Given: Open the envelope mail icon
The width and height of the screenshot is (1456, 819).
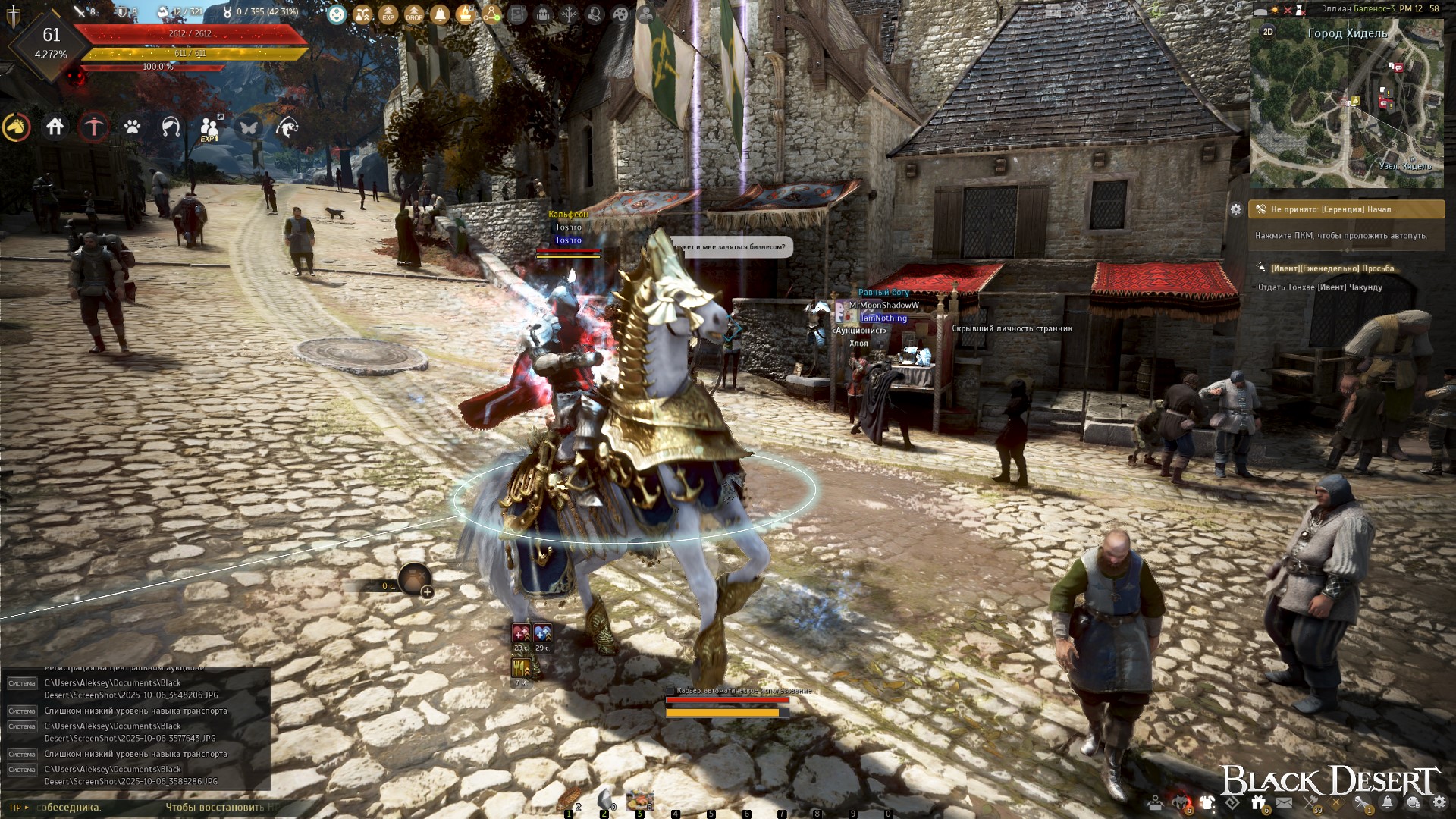Looking at the screenshot, I should pyautogui.click(x=1284, y=802).
